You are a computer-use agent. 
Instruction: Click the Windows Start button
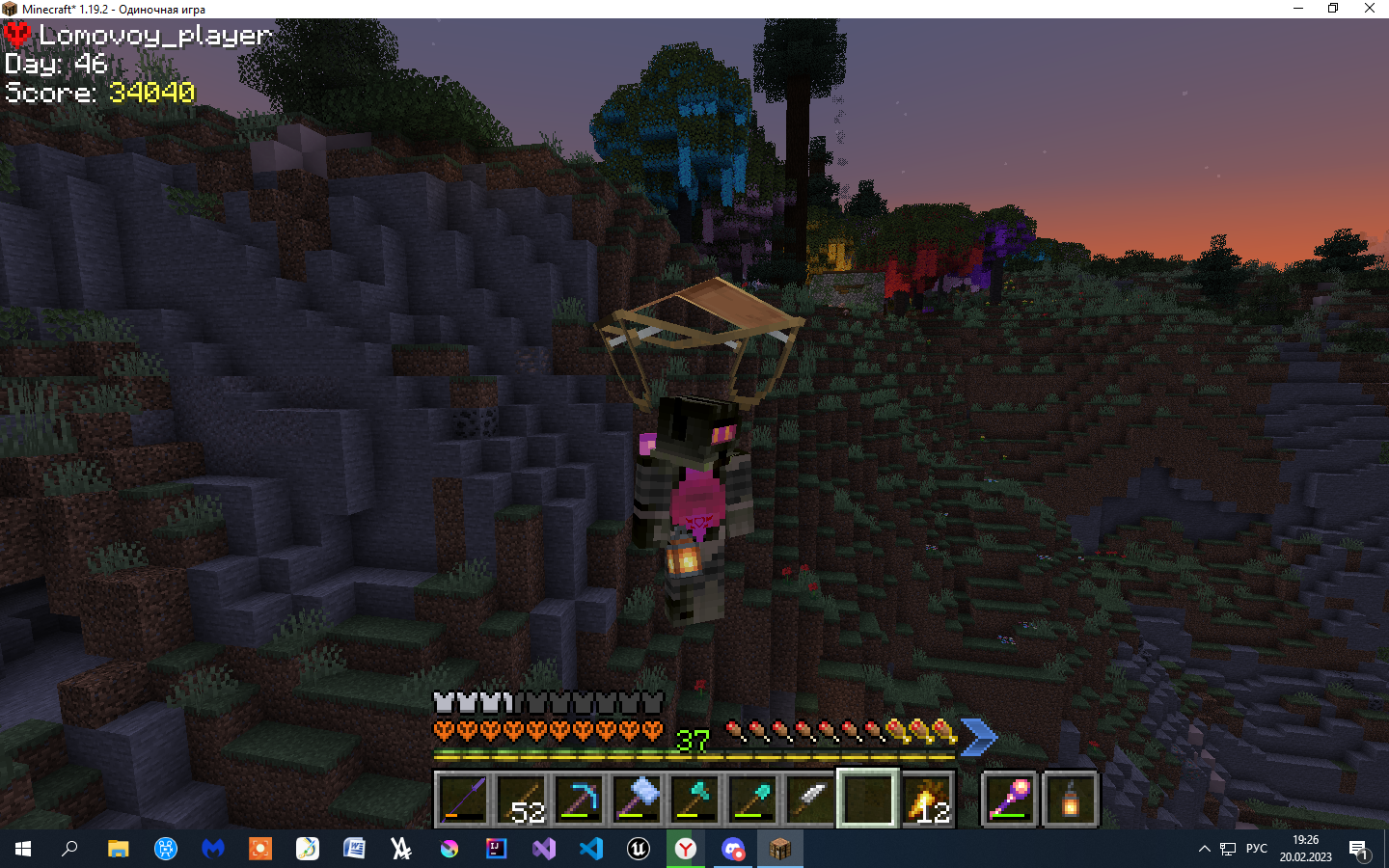(x=20, y=849)
